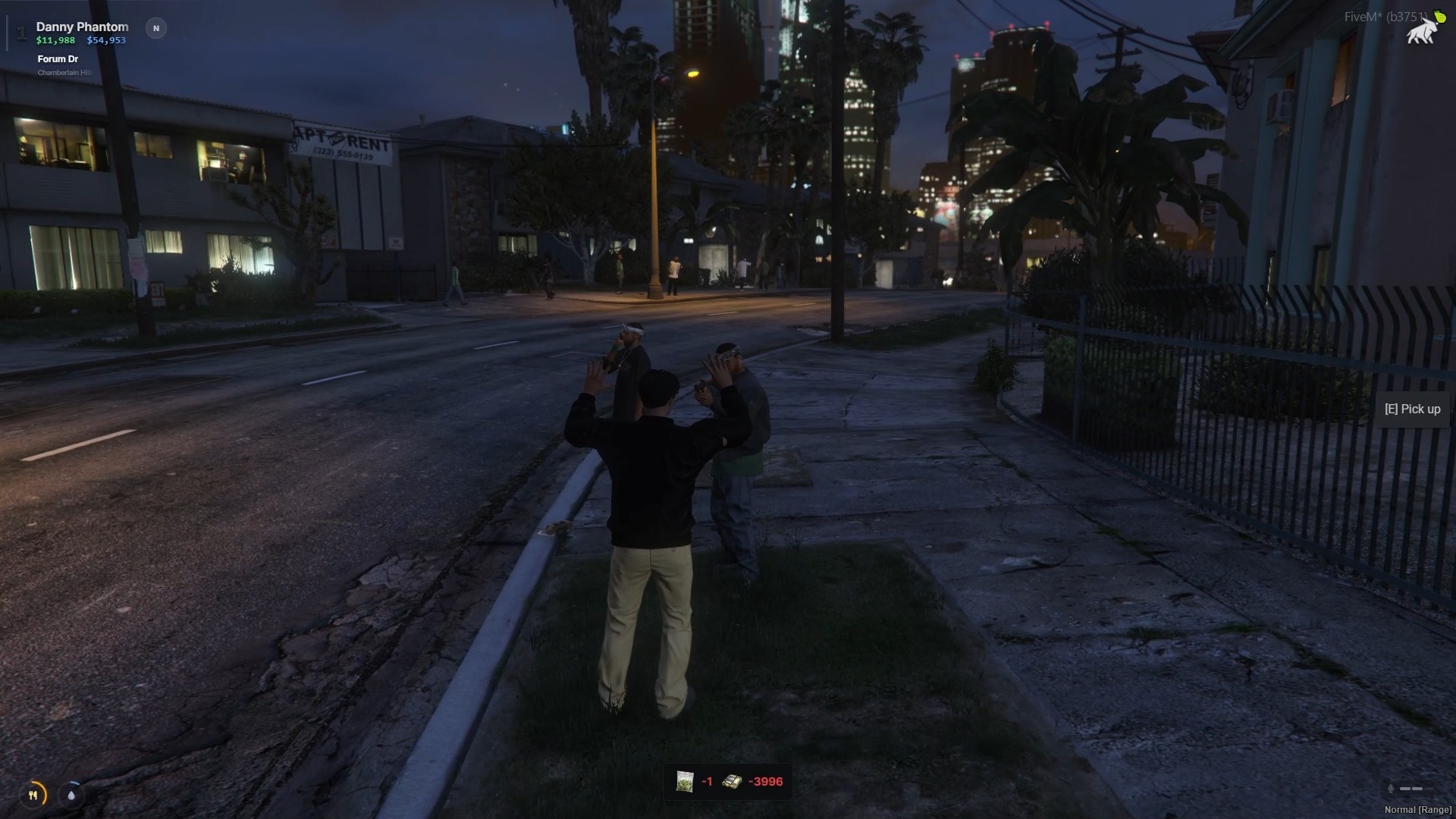Image resolution: width=1456 pixels, height=819 pixels.
Task: Click the hunger fork-and-knife status icon
Action: 33,795
